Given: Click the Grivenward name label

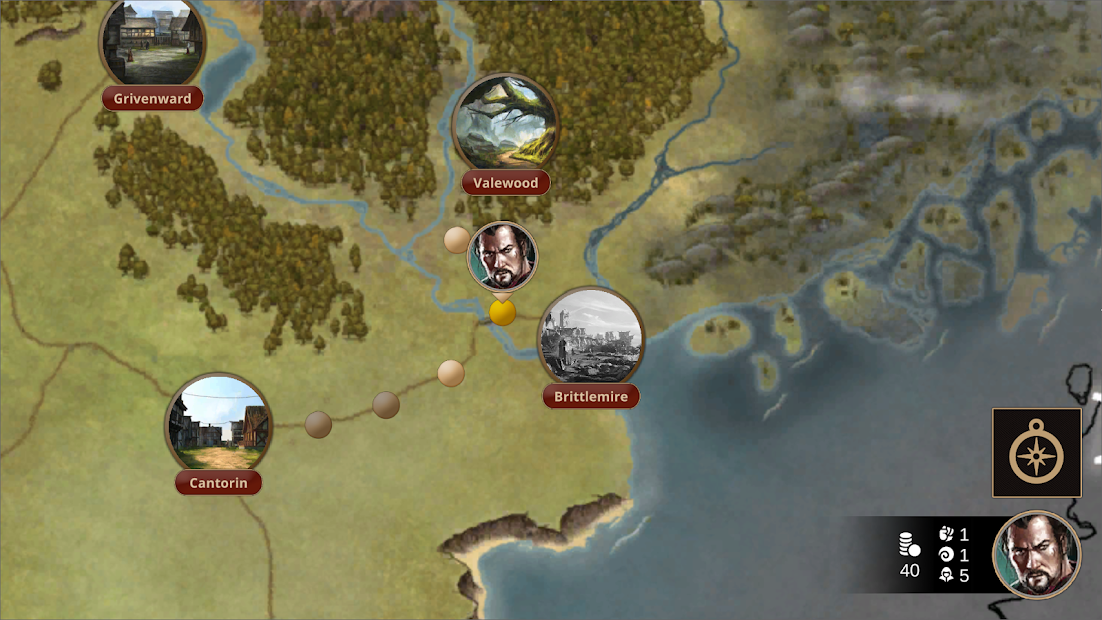Looking at the screenshot, I should 152,99.
